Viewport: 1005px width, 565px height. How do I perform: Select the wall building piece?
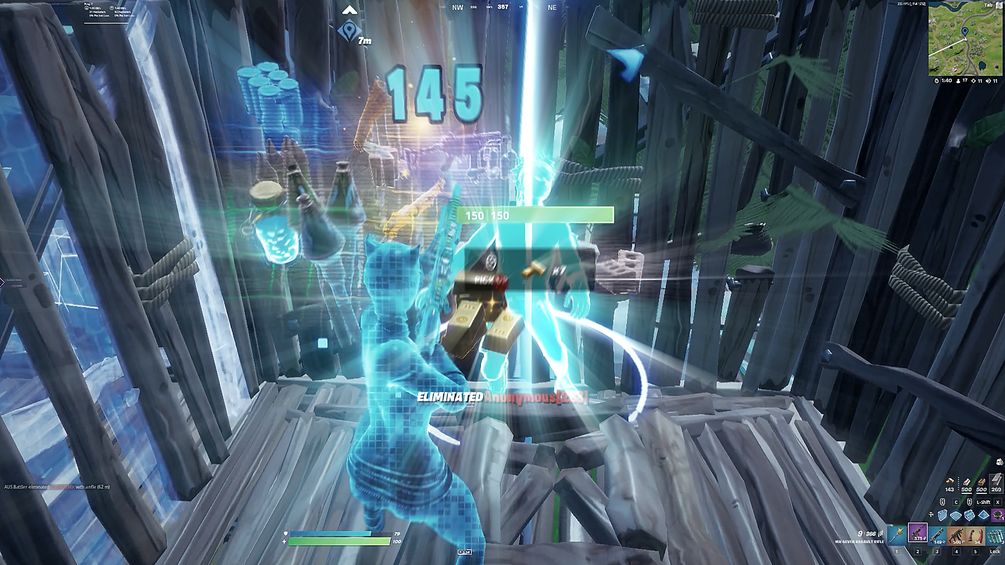943,514
